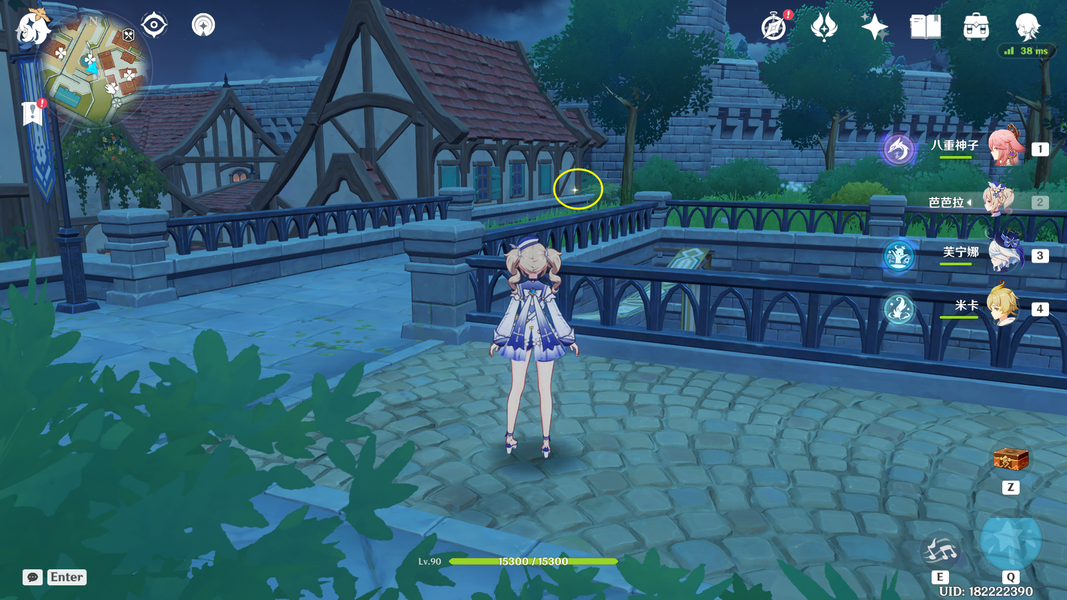Screen dimensions: 1067x600
Task: Activate the eye-shaped elemental sight icon
Action: (x=154, y=24)
